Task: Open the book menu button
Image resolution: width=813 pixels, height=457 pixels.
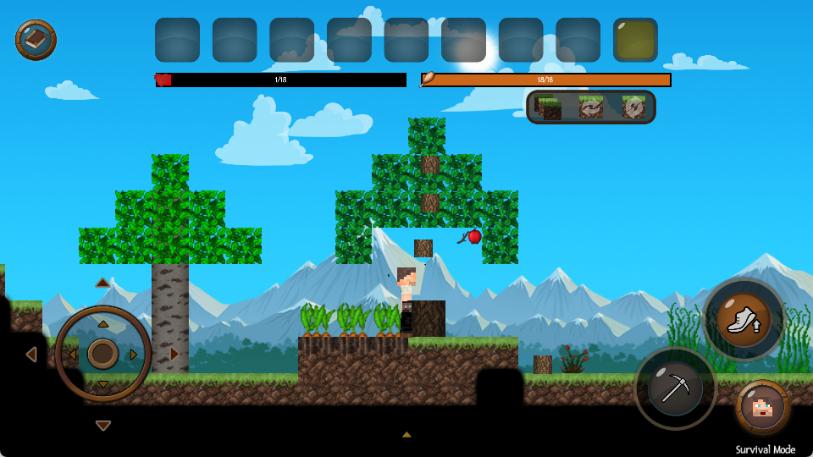Action: point(35,40)
